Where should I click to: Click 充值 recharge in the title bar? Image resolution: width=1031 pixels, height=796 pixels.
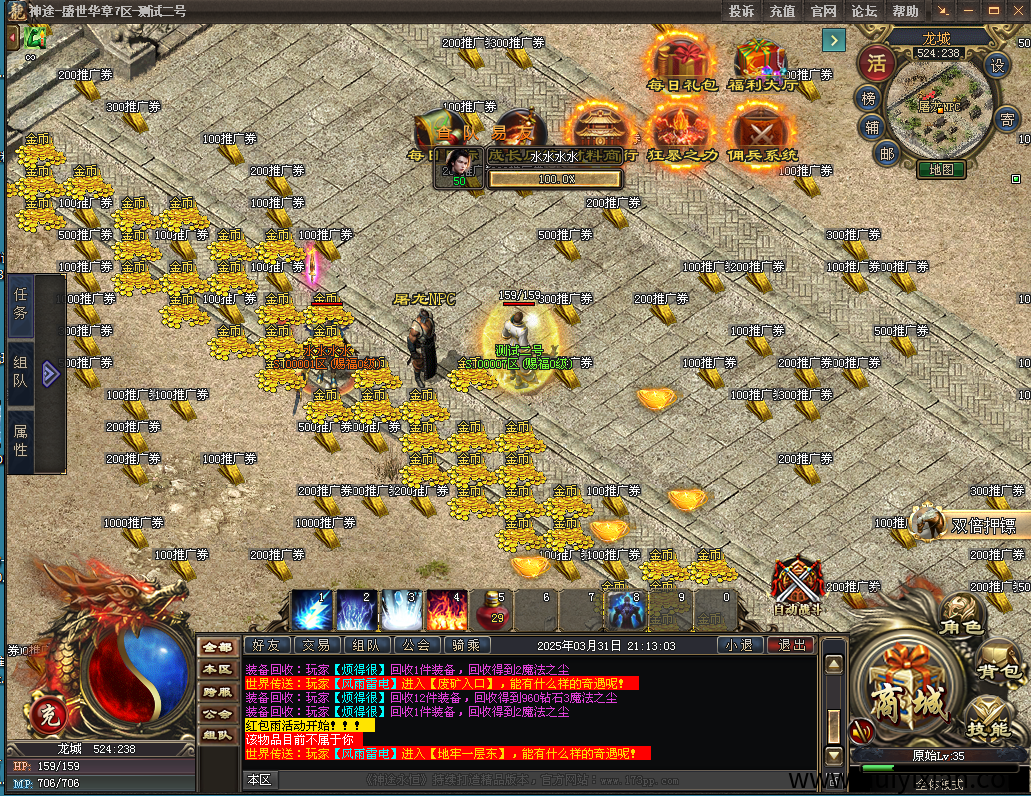tap(782, 11)
